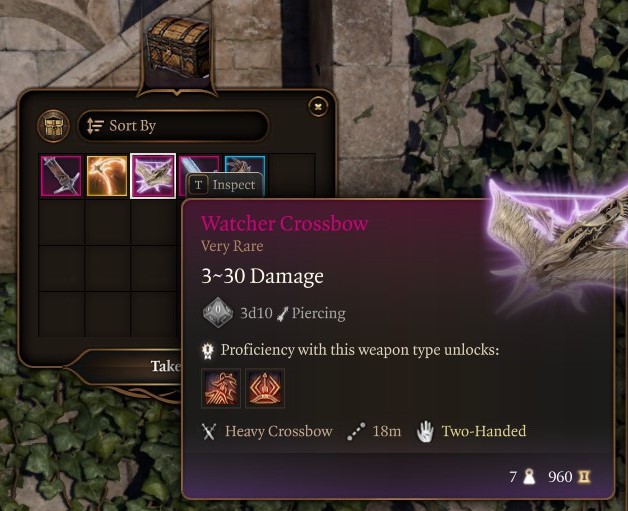Pick the orange bow item slot

click(107, 176)
